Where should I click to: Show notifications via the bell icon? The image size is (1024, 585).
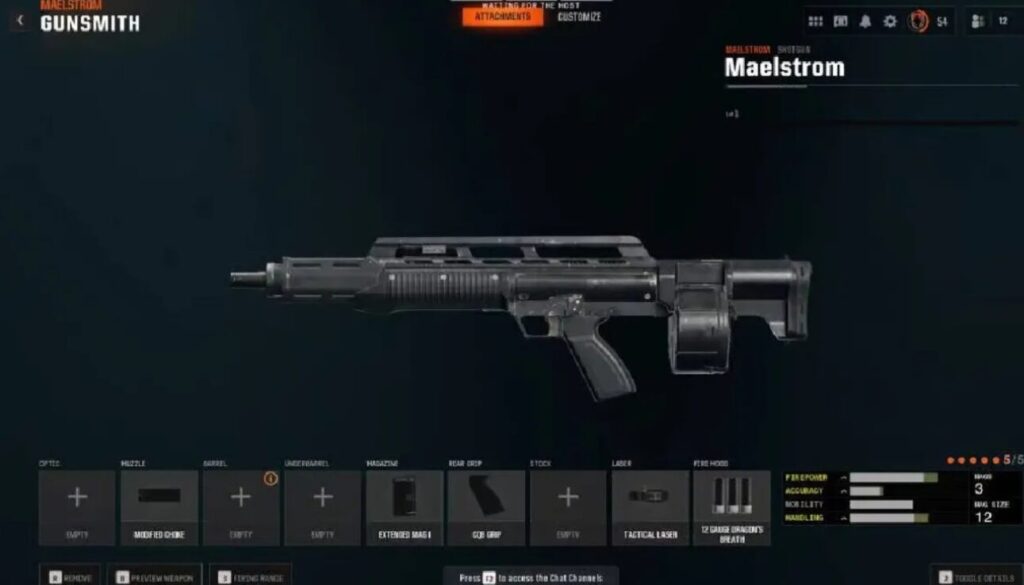865,21
